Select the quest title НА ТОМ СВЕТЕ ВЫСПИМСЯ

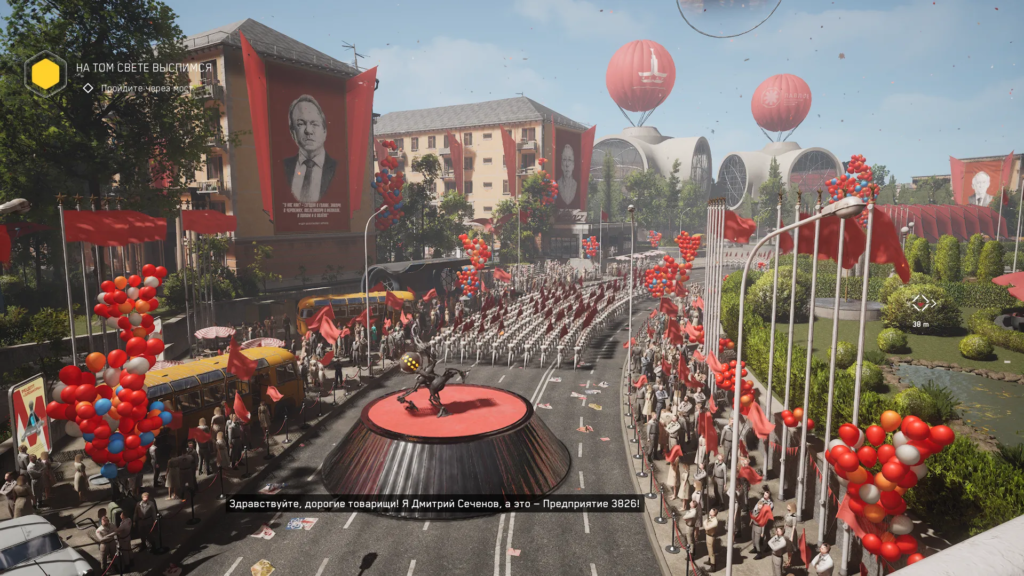pos(144,68)
